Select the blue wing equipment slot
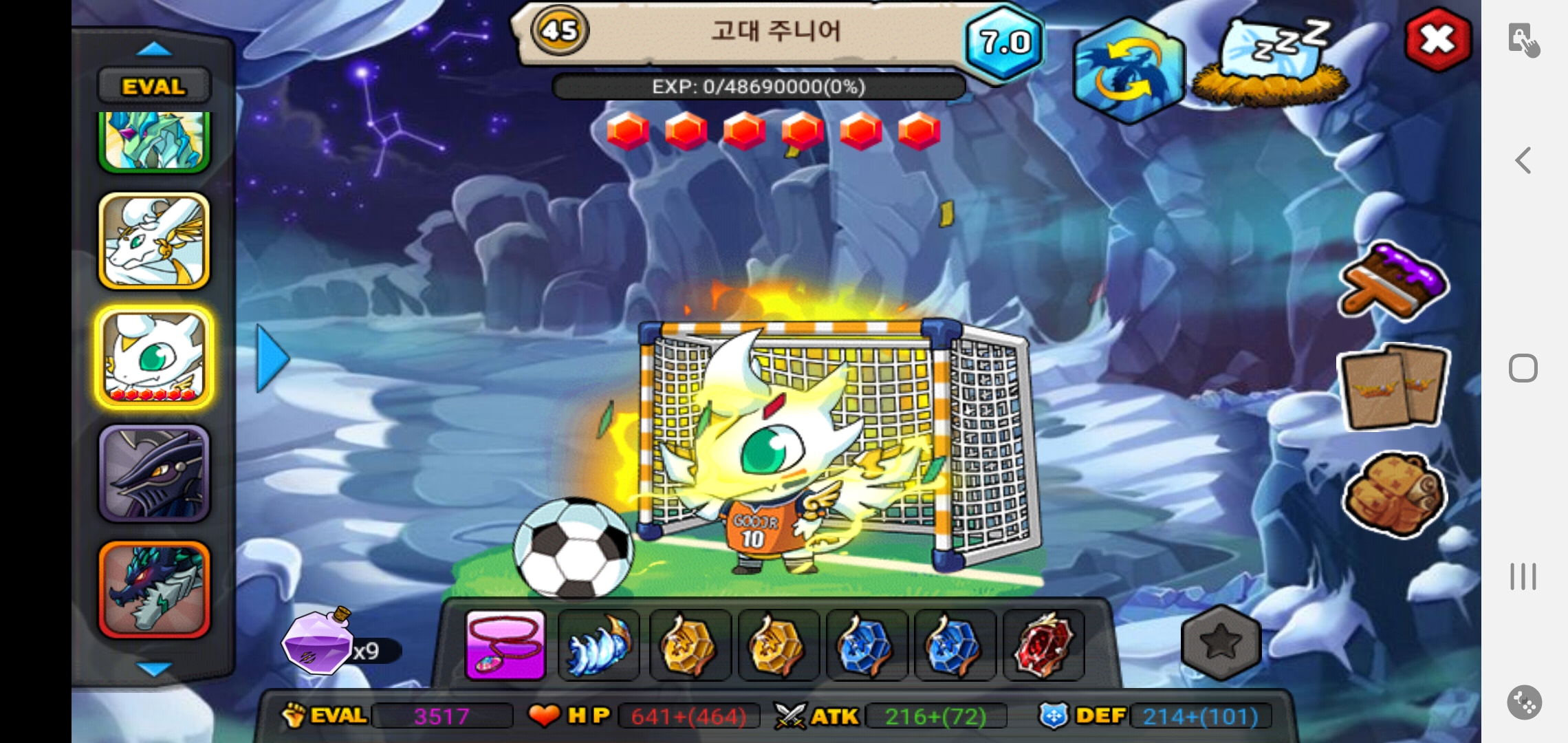Screen dimensions: 1568x743 pyautogui.click(x=598, y=645)
